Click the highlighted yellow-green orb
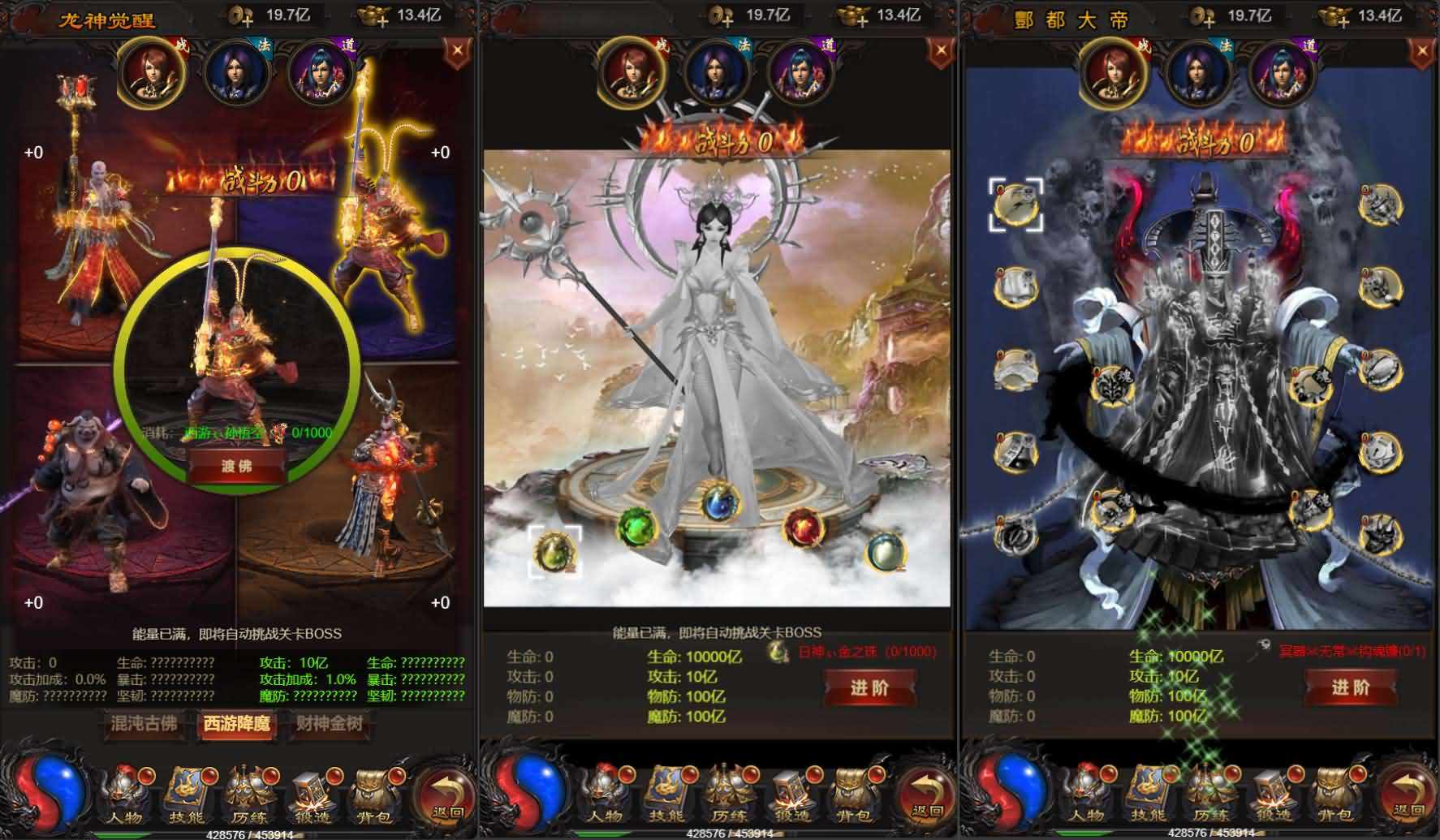 tap(555, 552)
